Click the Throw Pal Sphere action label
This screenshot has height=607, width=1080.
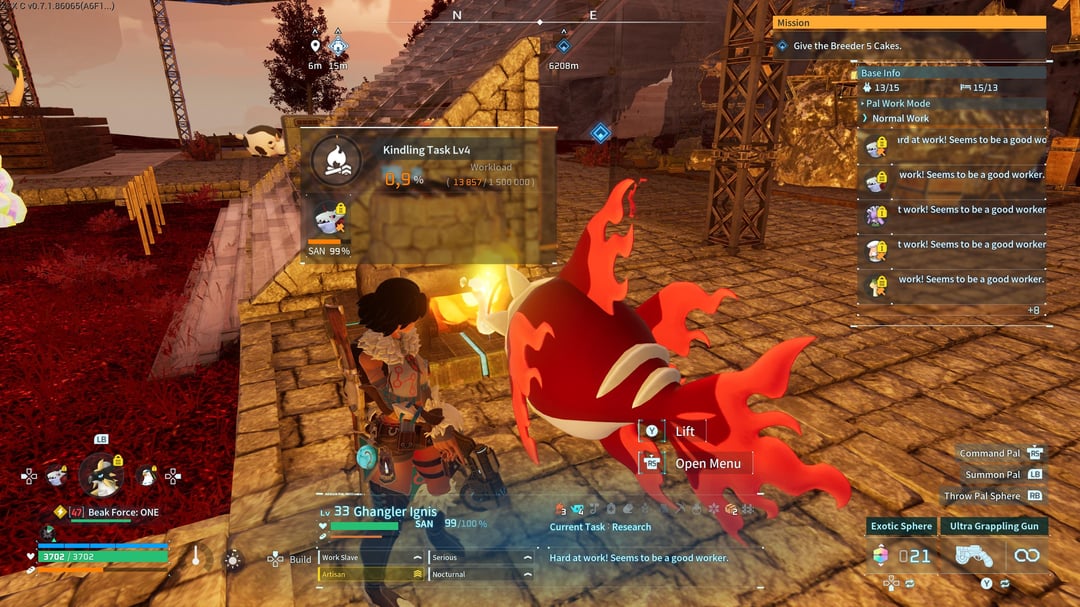click(982, 496)
